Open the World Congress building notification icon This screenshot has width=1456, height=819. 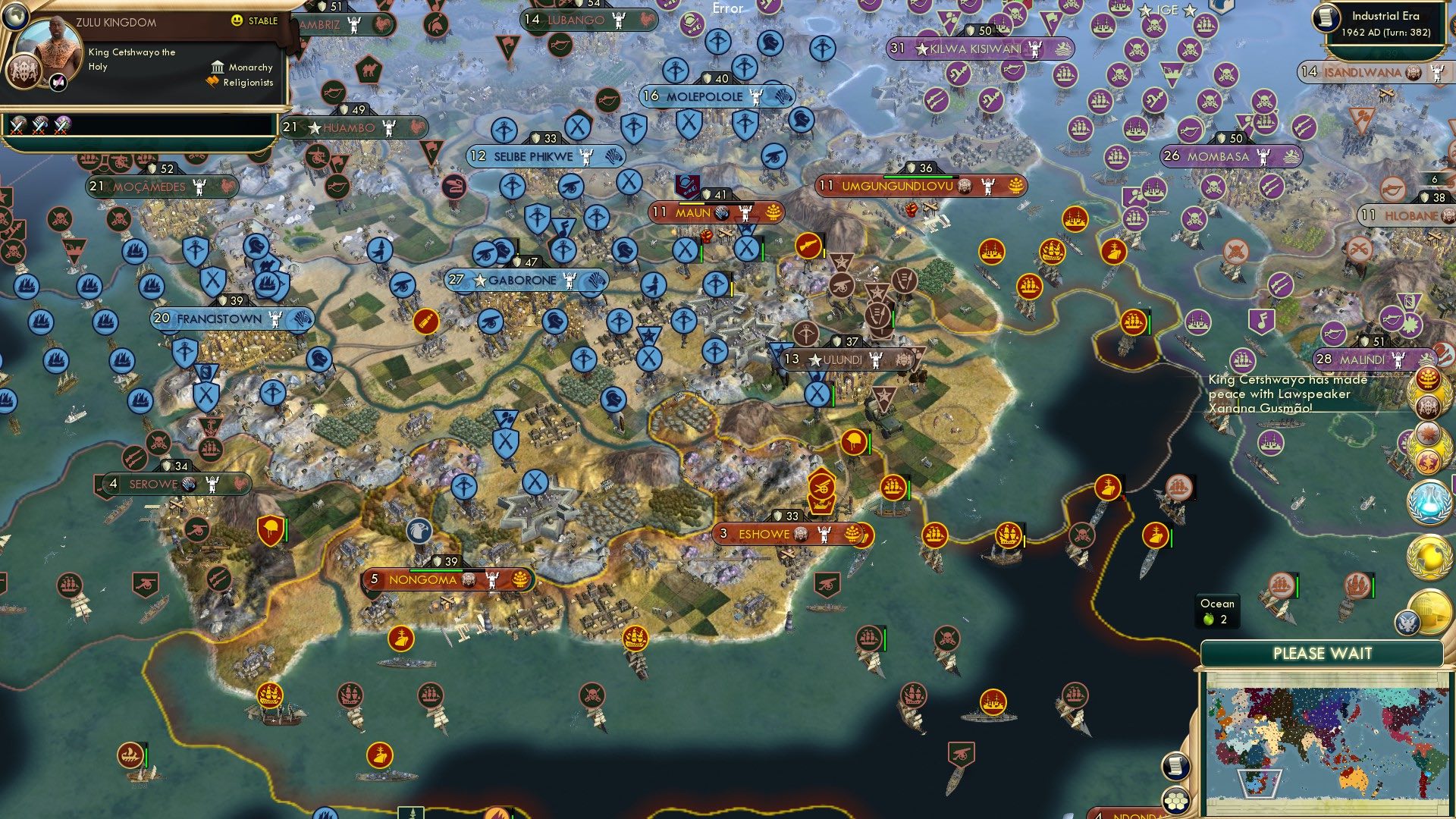point(1433,611)
